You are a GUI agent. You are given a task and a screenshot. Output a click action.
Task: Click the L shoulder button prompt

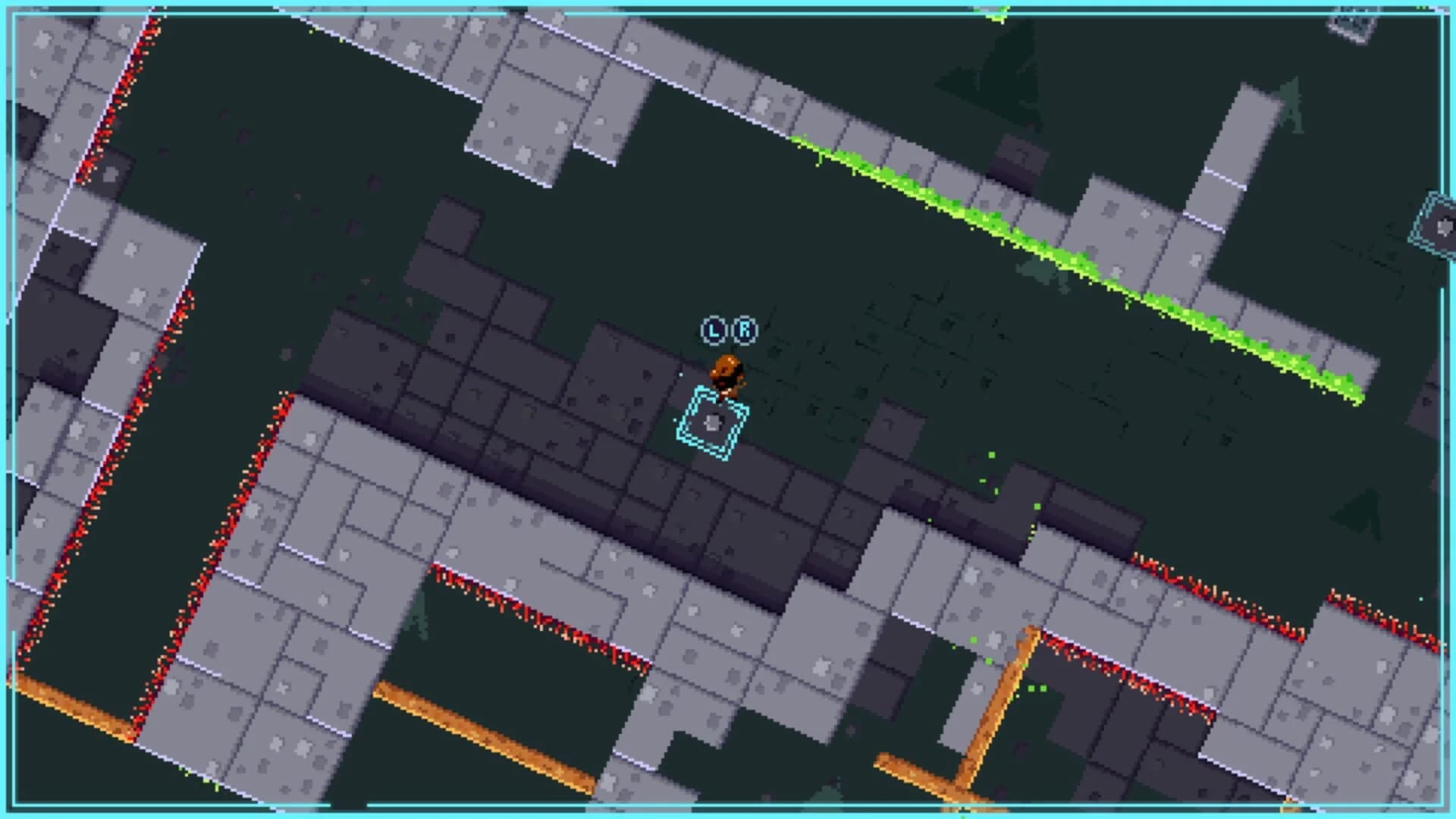pyautogui.click(x=713, y=330)
